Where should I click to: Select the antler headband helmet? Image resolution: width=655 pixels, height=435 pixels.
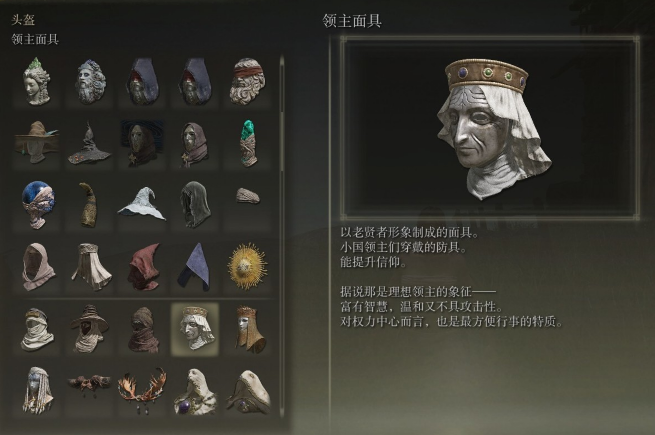pyautogui.click(x=142, y=388)
